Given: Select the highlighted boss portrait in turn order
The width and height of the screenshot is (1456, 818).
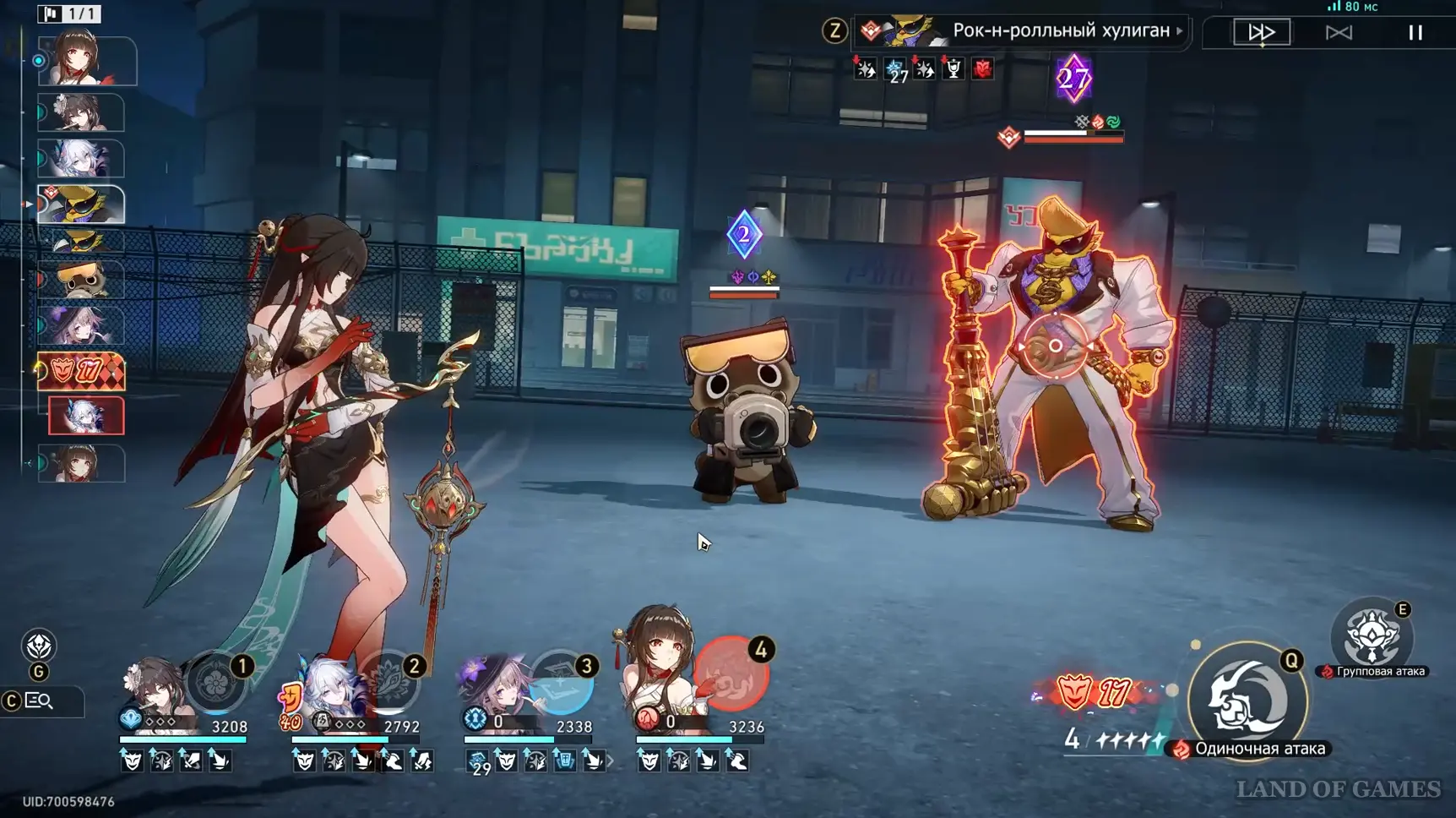Looking at the screenshot, I should click(x=81, y=204).
